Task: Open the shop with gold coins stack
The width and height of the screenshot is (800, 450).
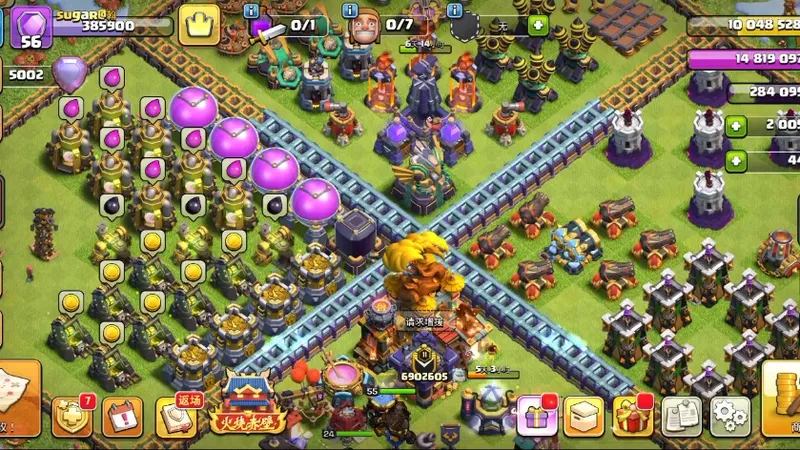Action: 782,396
